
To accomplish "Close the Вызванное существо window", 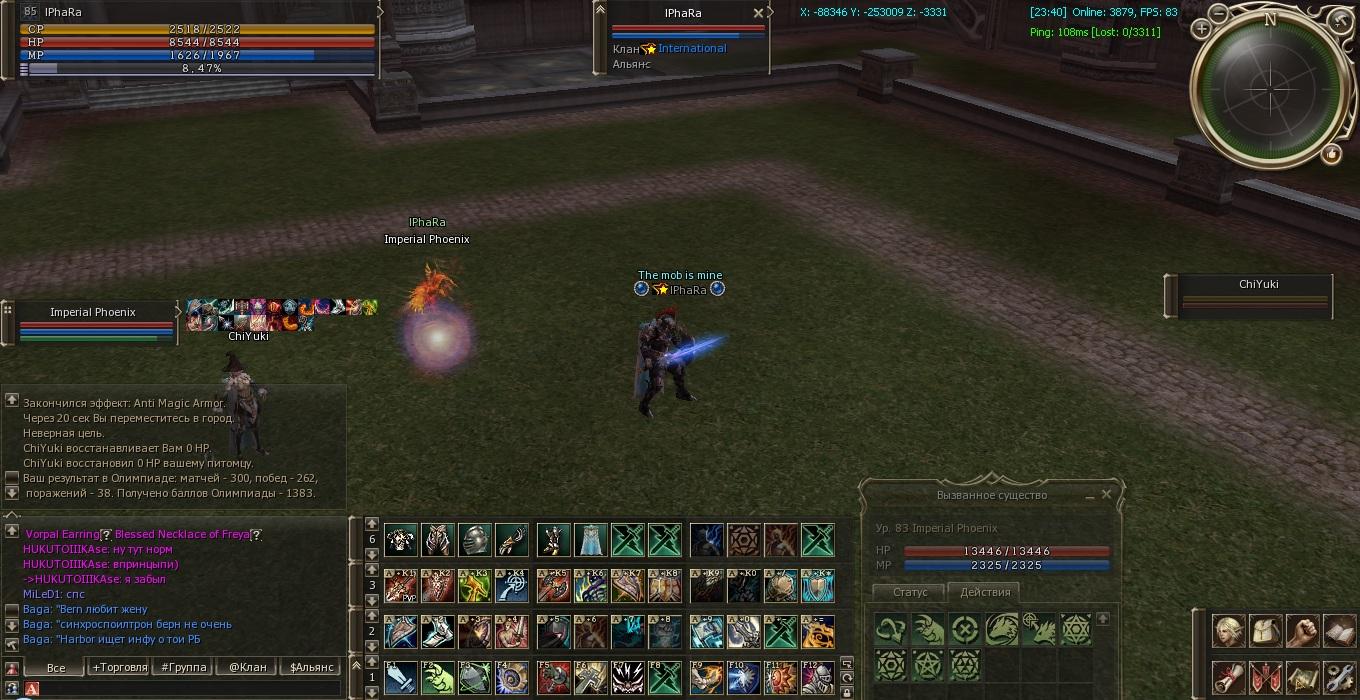I will pyautogui.click(x=1106, y=494).
